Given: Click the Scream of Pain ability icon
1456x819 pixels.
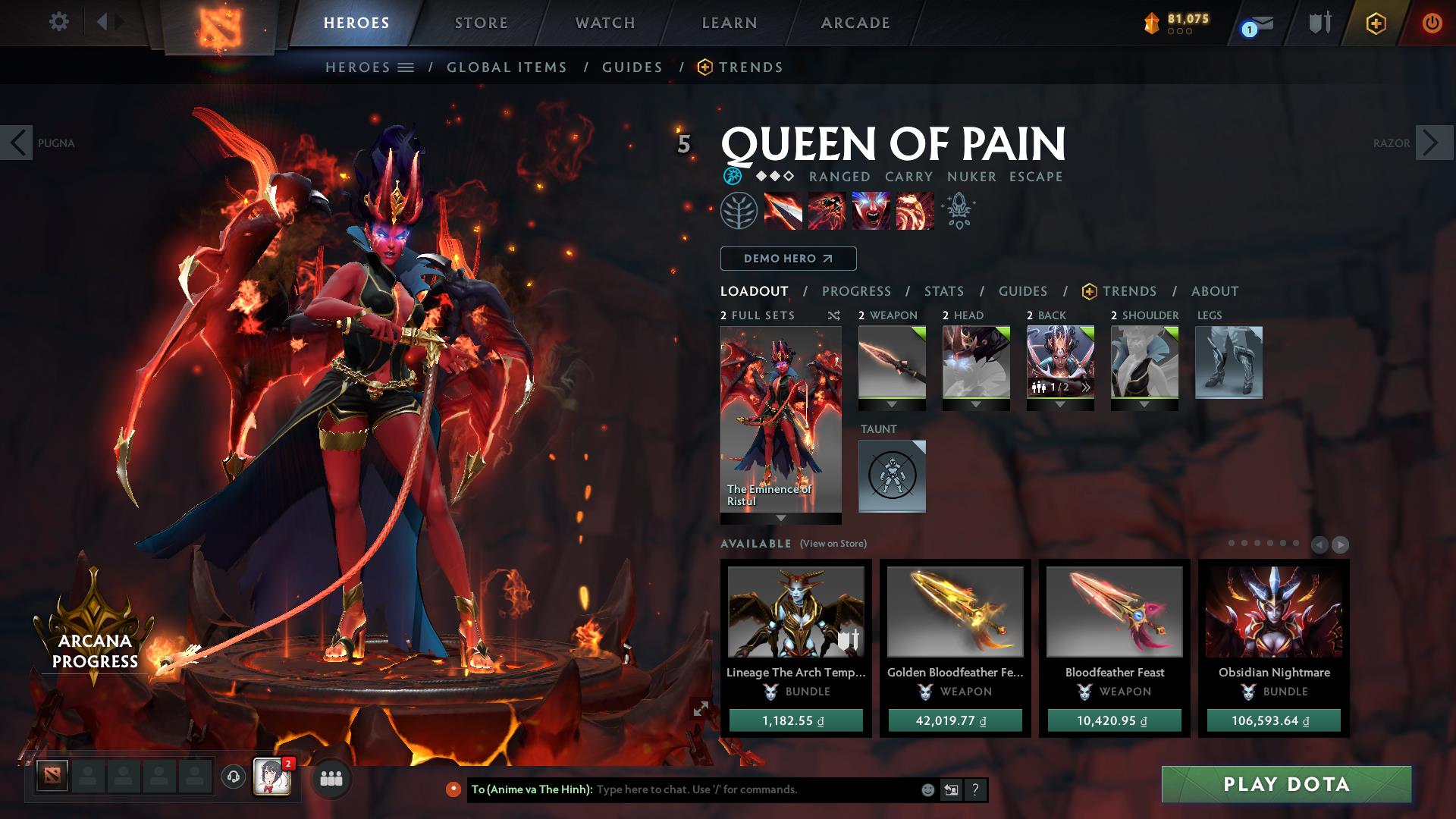Looking at the screenshot, I should [x=871, y=211].
